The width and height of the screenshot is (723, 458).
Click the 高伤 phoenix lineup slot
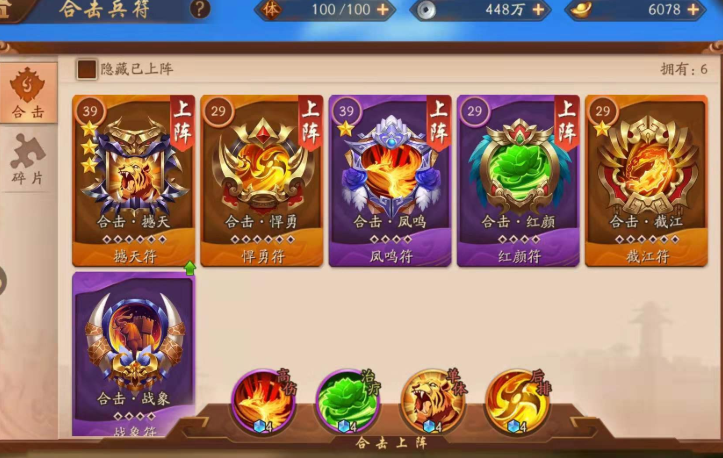click(263, 400)
